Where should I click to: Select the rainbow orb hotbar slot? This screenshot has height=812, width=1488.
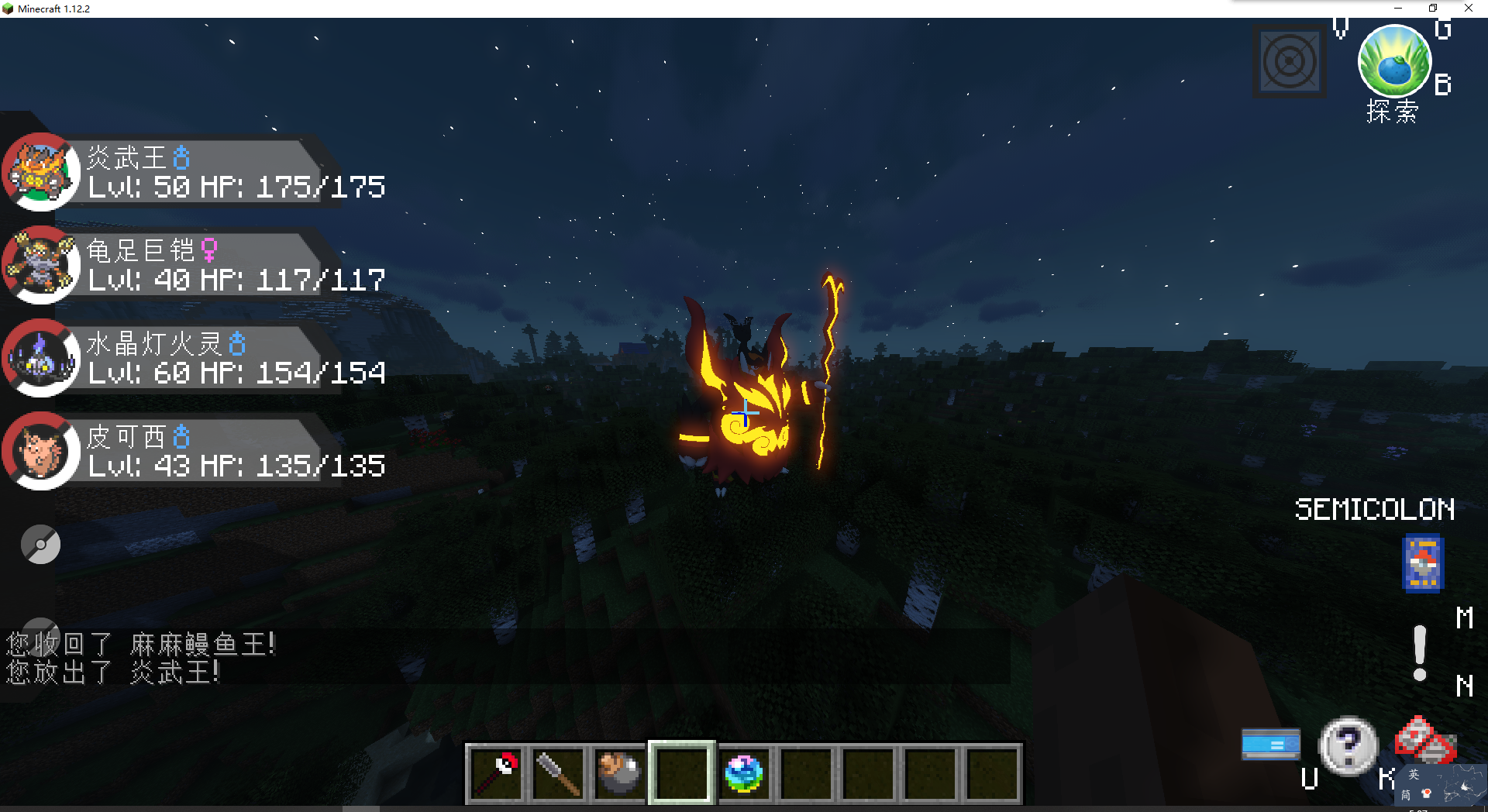(x=744, y=773)
